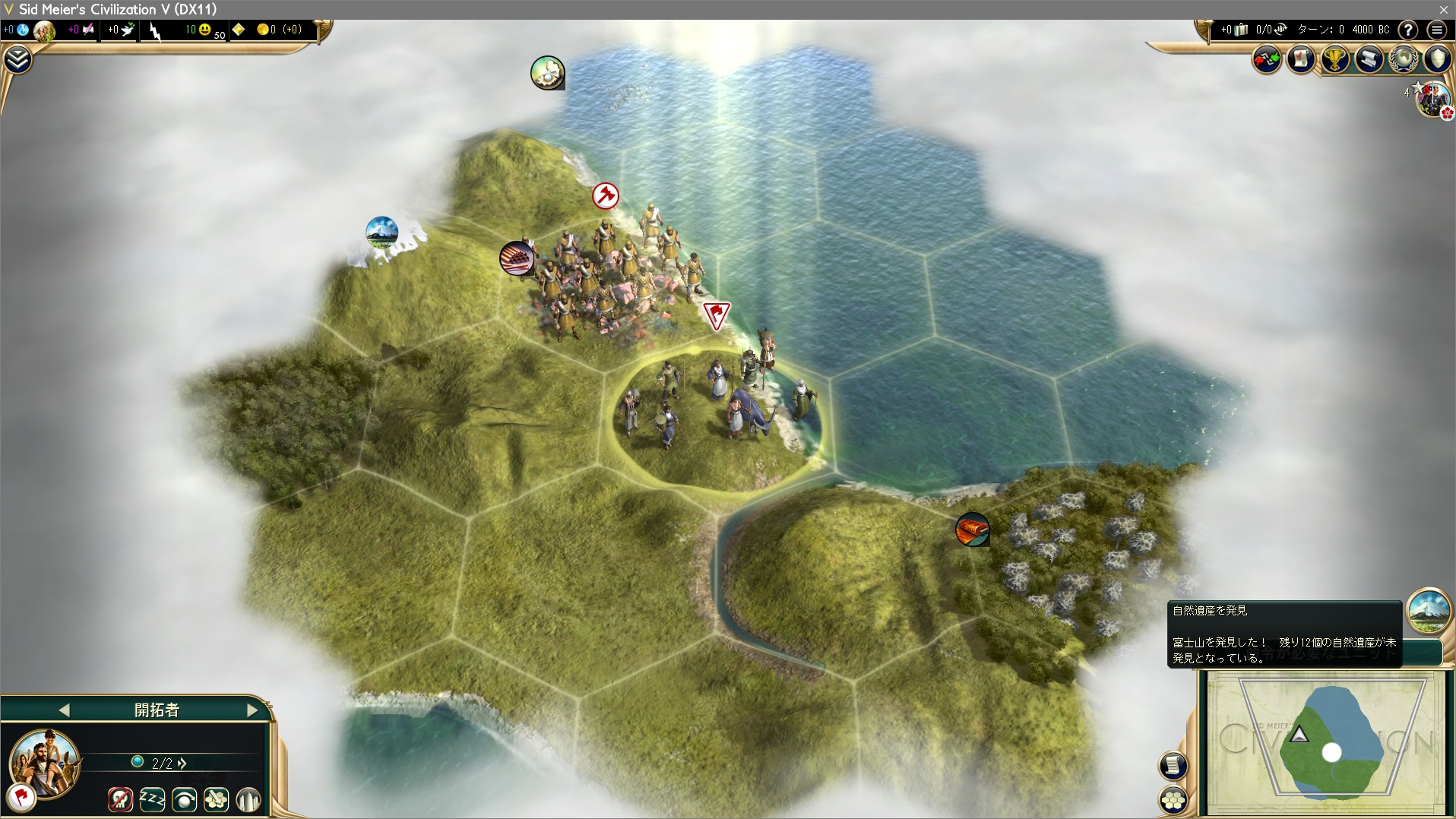
Task: Open the game menu button
Action: point(1436,30)
